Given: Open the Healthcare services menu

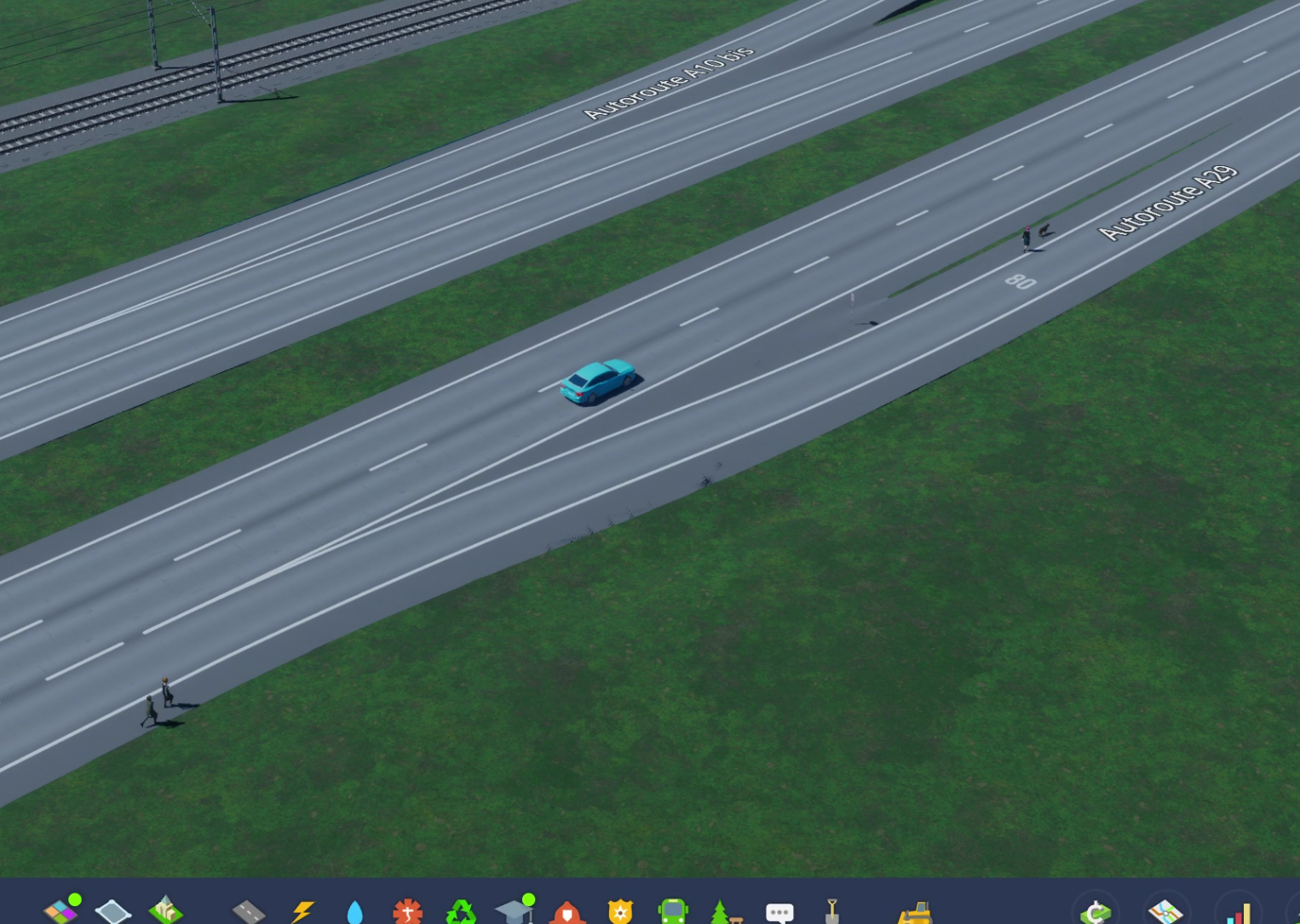Looking at the screenshot, I should pyautogui.click(x=408, y=911).
